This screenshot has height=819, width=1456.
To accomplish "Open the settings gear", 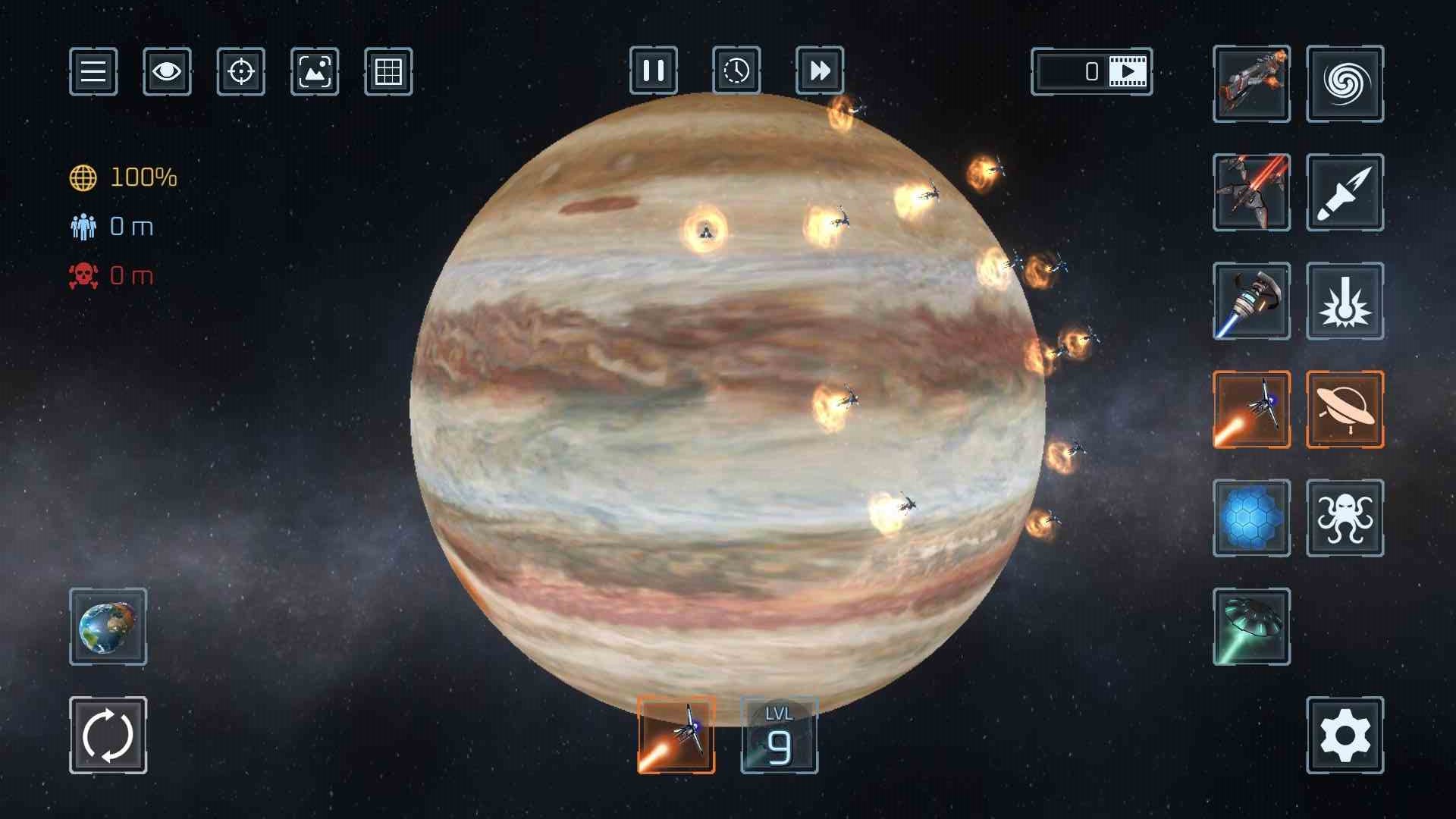I will point(1345,734).
